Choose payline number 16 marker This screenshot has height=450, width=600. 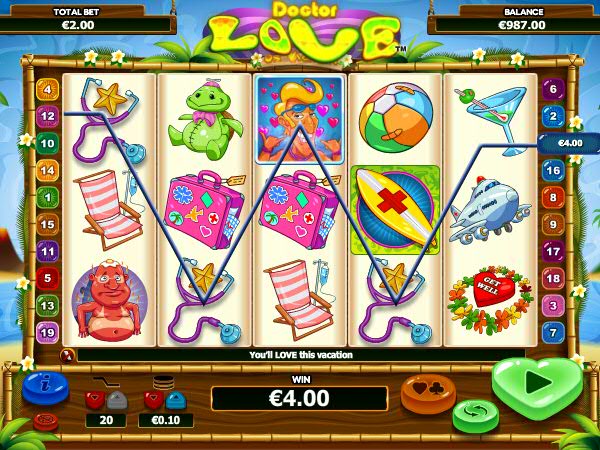pyautogui.click(x=553, y=171)
